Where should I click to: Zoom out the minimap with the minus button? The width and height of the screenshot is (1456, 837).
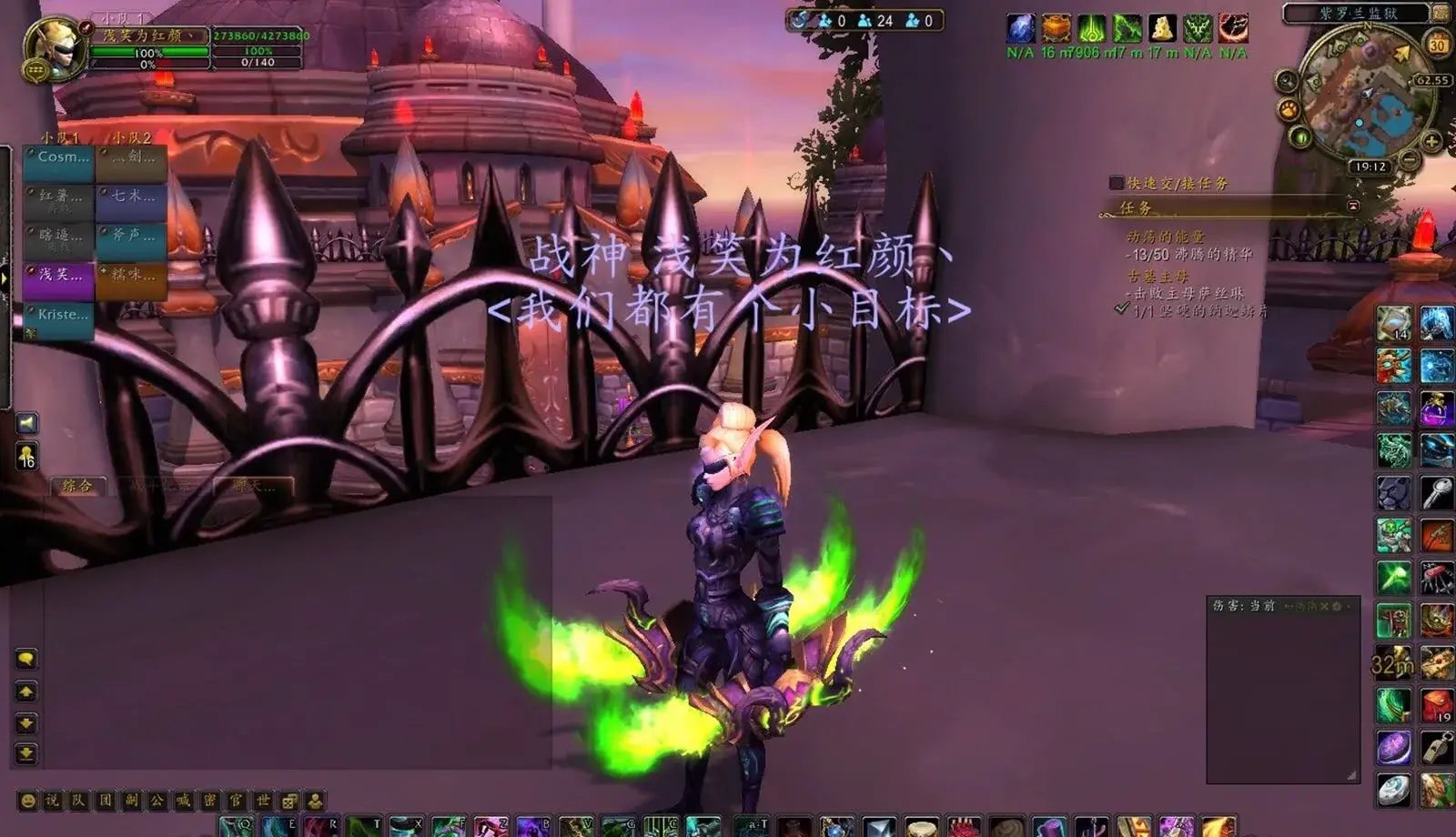click(1410, 160)
